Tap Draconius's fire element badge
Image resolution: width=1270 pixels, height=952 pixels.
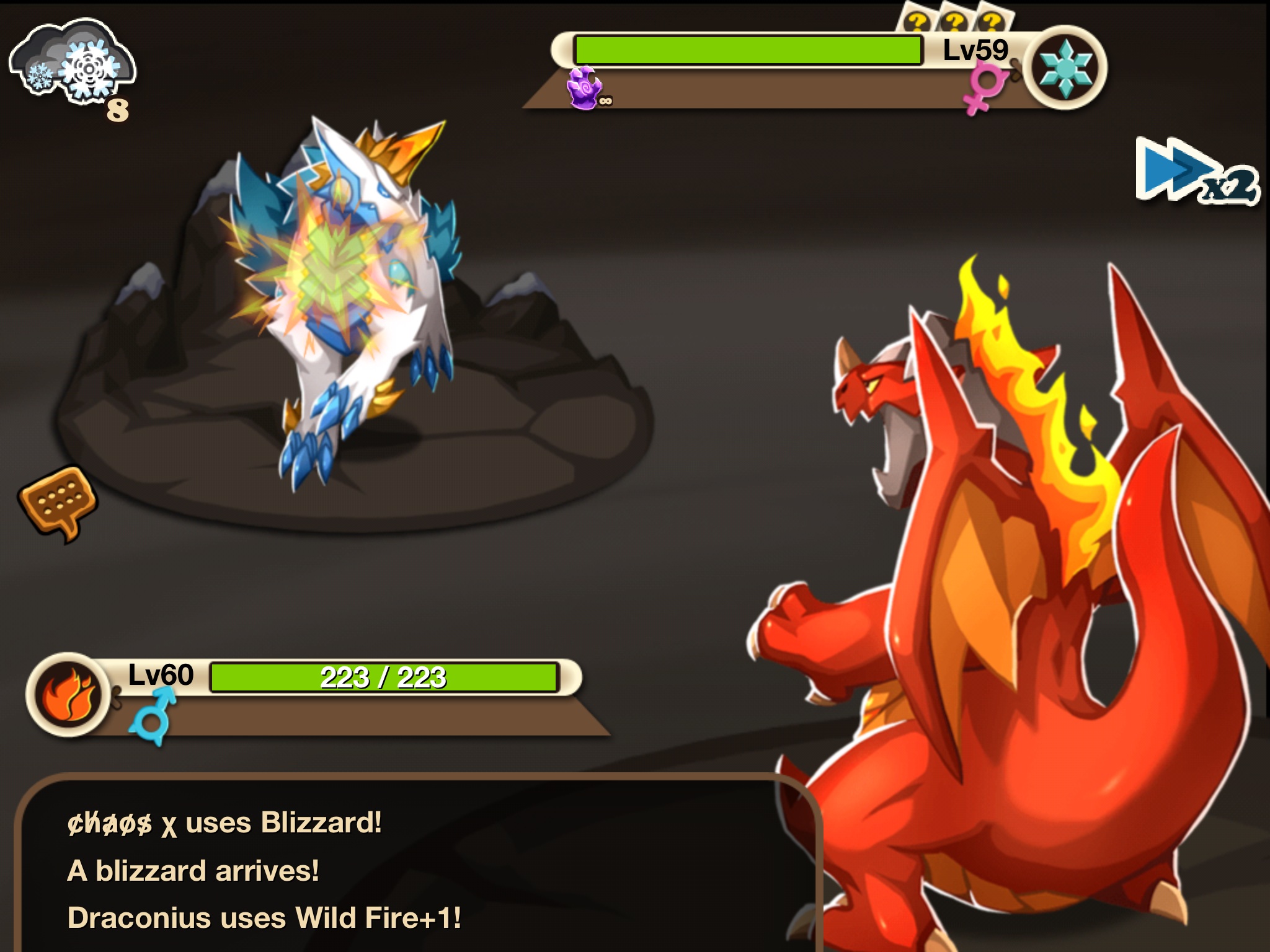[x=68, y=694]
